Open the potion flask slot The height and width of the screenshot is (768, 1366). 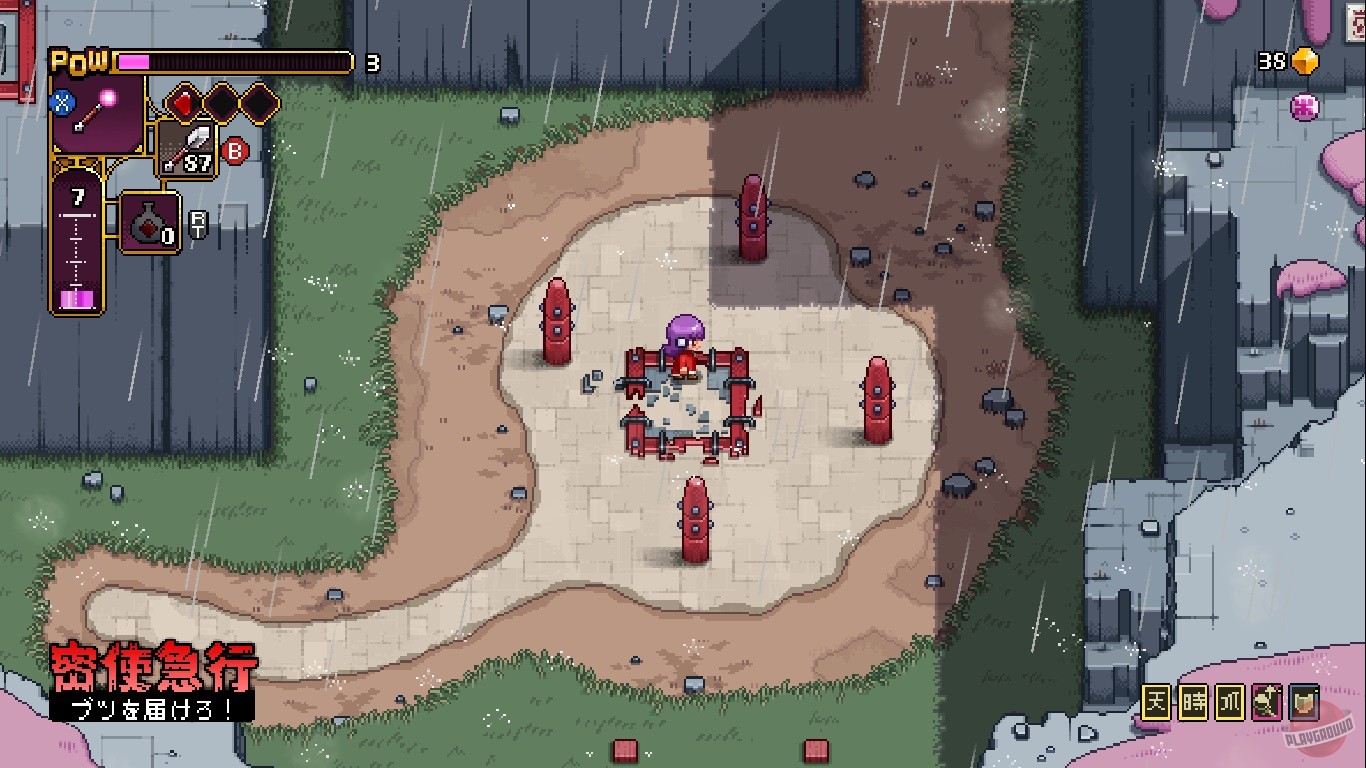149,221
